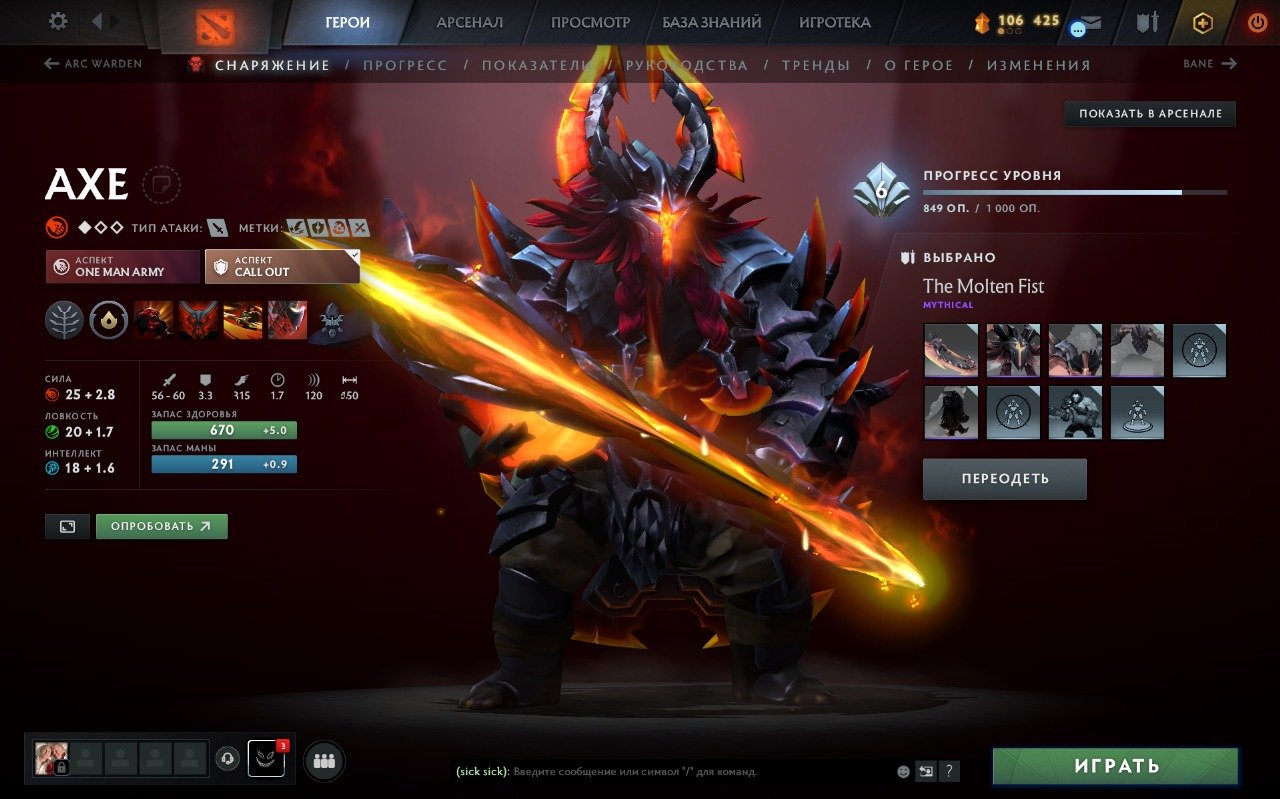This screenshot has height=799, width=1280.
Task: Go to Bane using the right arrow
Action: pos(1208,63)
